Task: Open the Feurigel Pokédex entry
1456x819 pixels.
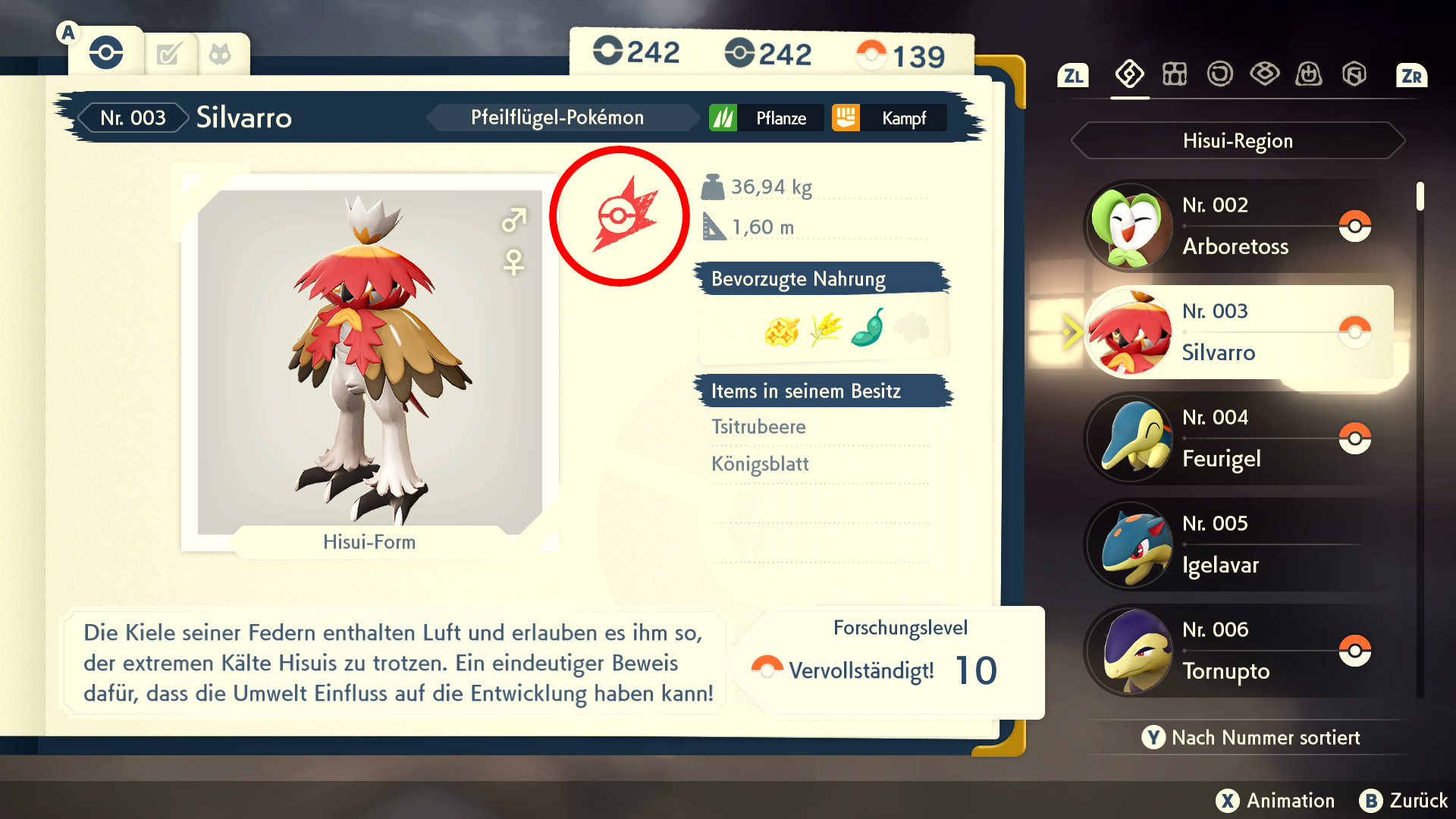Action: point(1236,439)
